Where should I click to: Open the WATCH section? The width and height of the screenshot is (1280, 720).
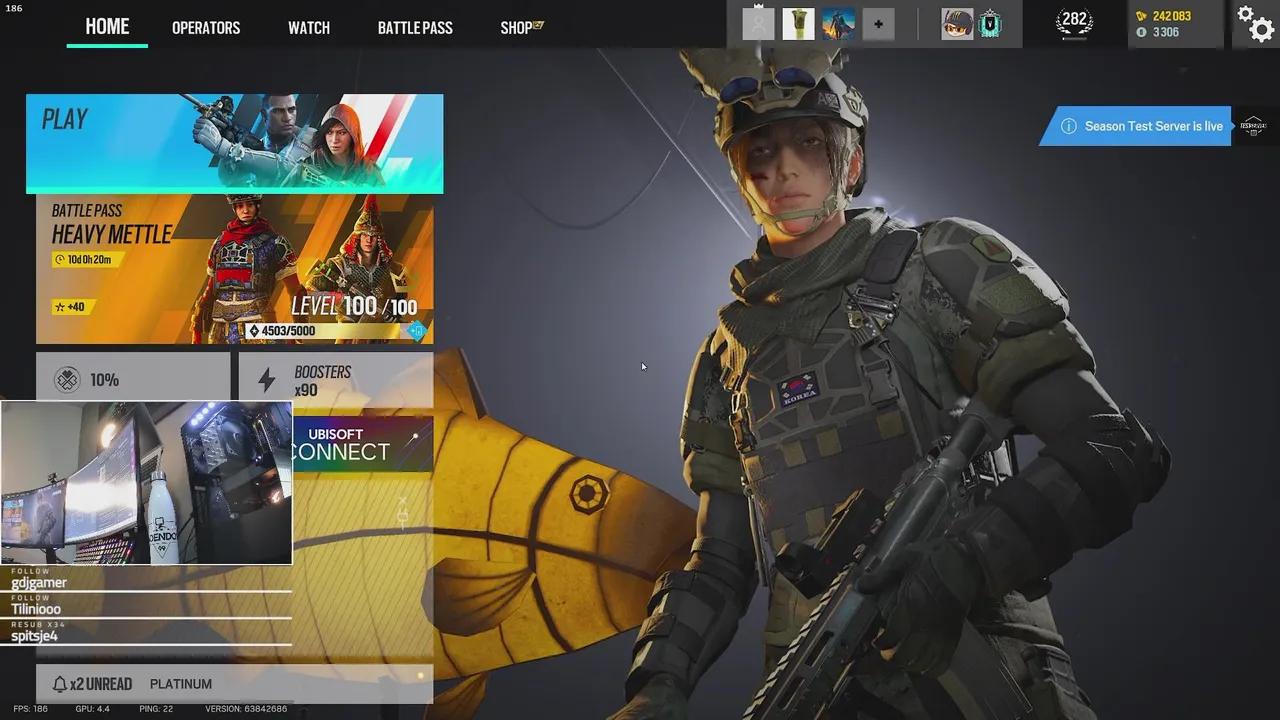point(308,27)
